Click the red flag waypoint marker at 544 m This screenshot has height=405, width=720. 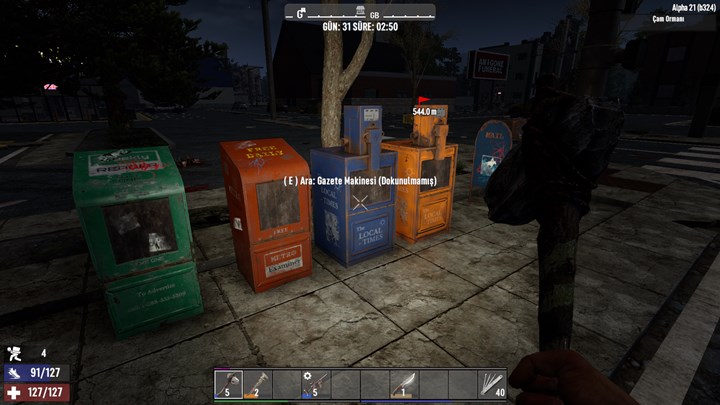coord(424,101)
